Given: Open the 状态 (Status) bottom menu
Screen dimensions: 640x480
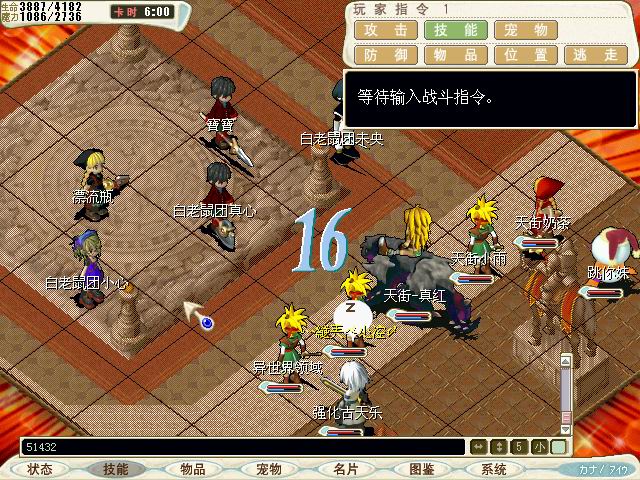Looking at the screenshot, I should click(41, 469).
